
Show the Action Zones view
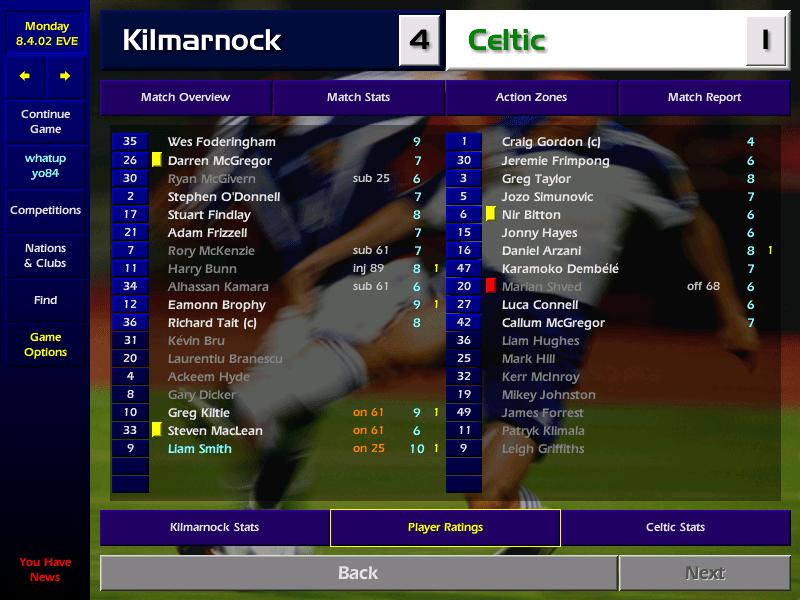pyautogui.click(x=531, y=98)
